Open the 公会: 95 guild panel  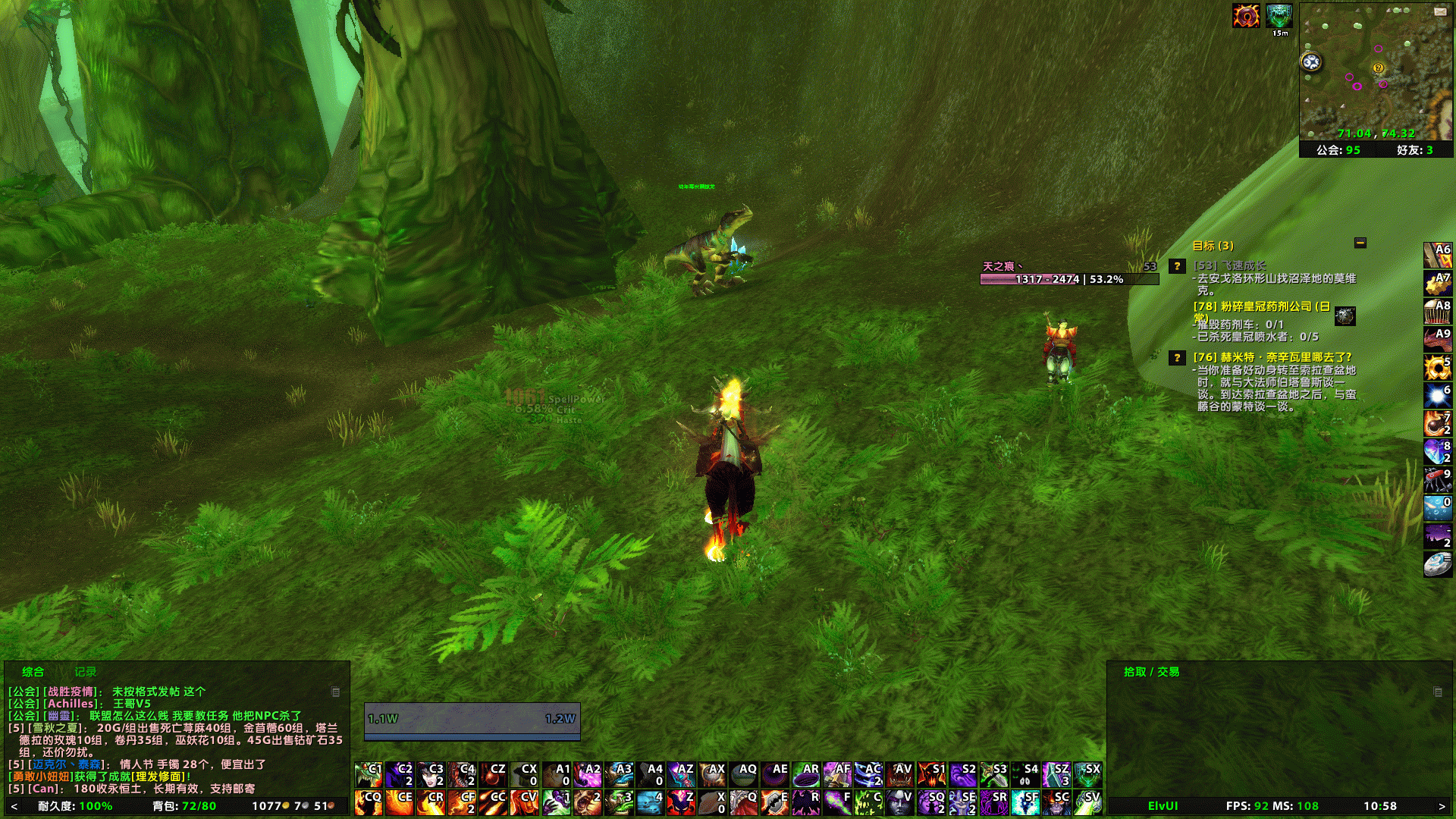point(1338,150)
